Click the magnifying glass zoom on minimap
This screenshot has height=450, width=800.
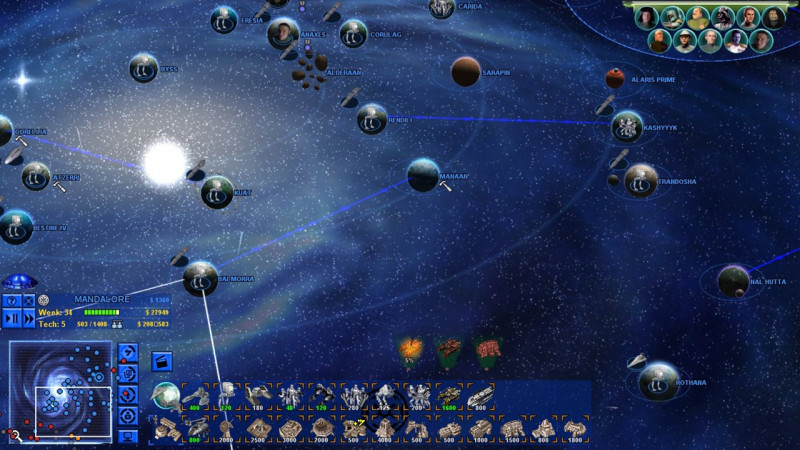pyautogui.click(x=17, y=434)
